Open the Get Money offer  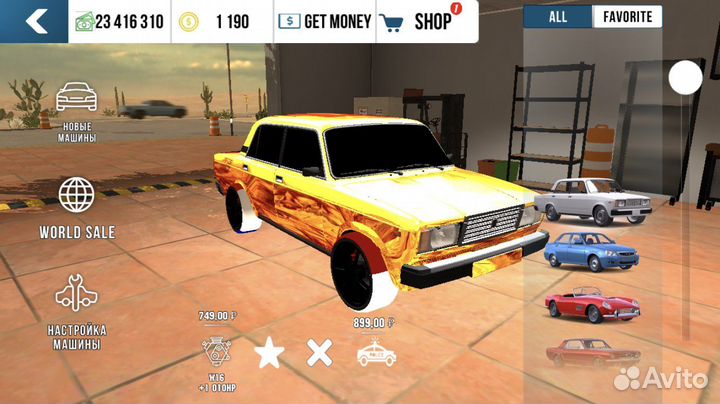pos(324,20)
